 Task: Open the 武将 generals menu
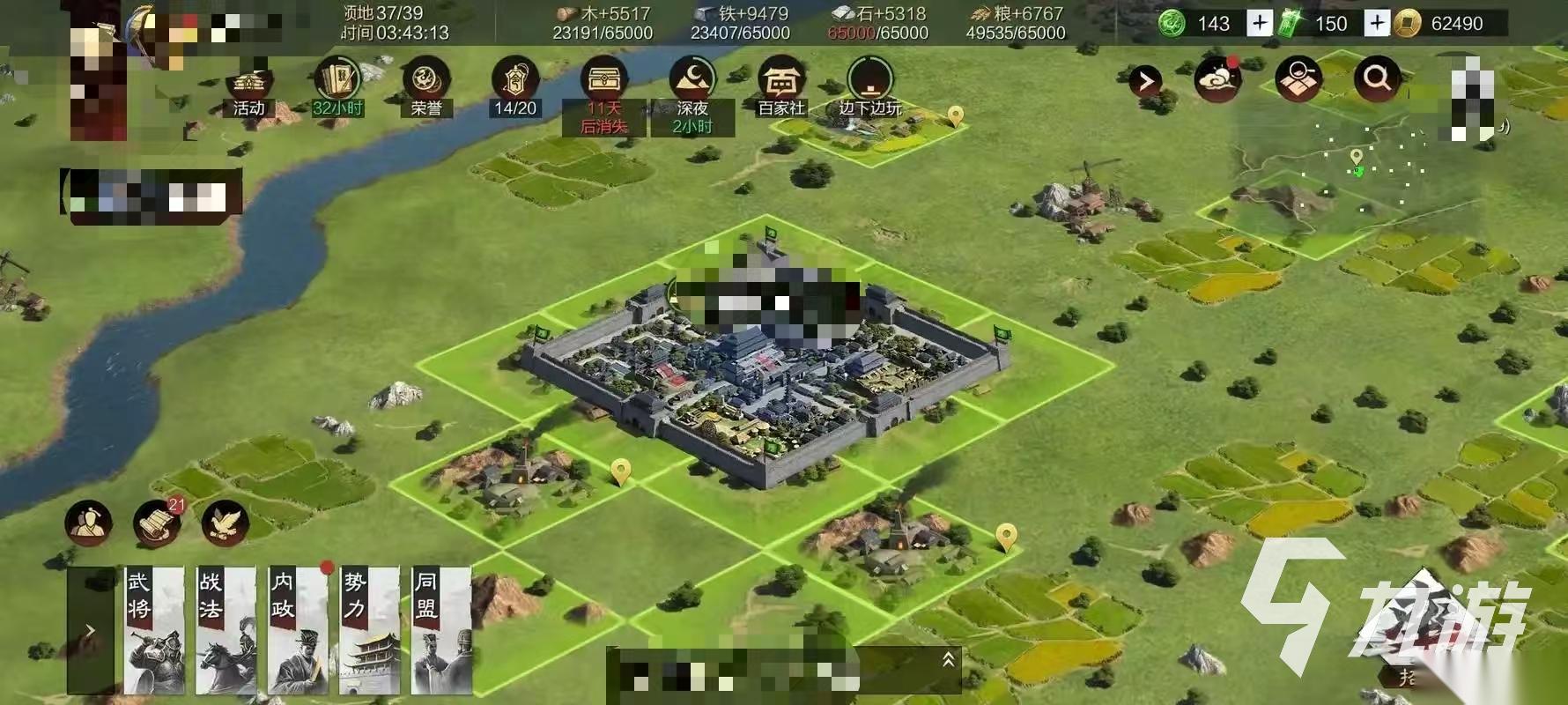[x=154, y=630]
